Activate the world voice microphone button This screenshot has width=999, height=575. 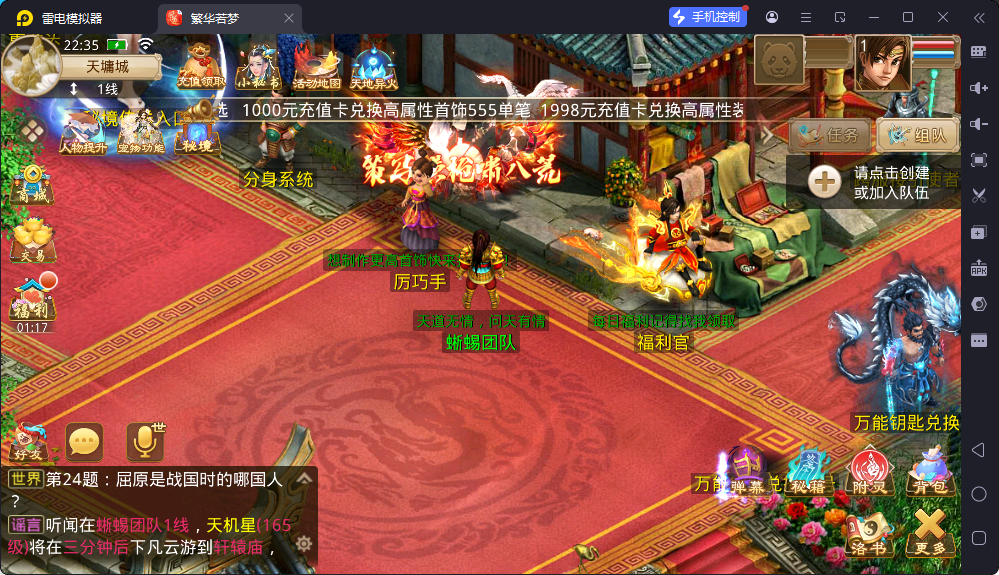point(145,440)
